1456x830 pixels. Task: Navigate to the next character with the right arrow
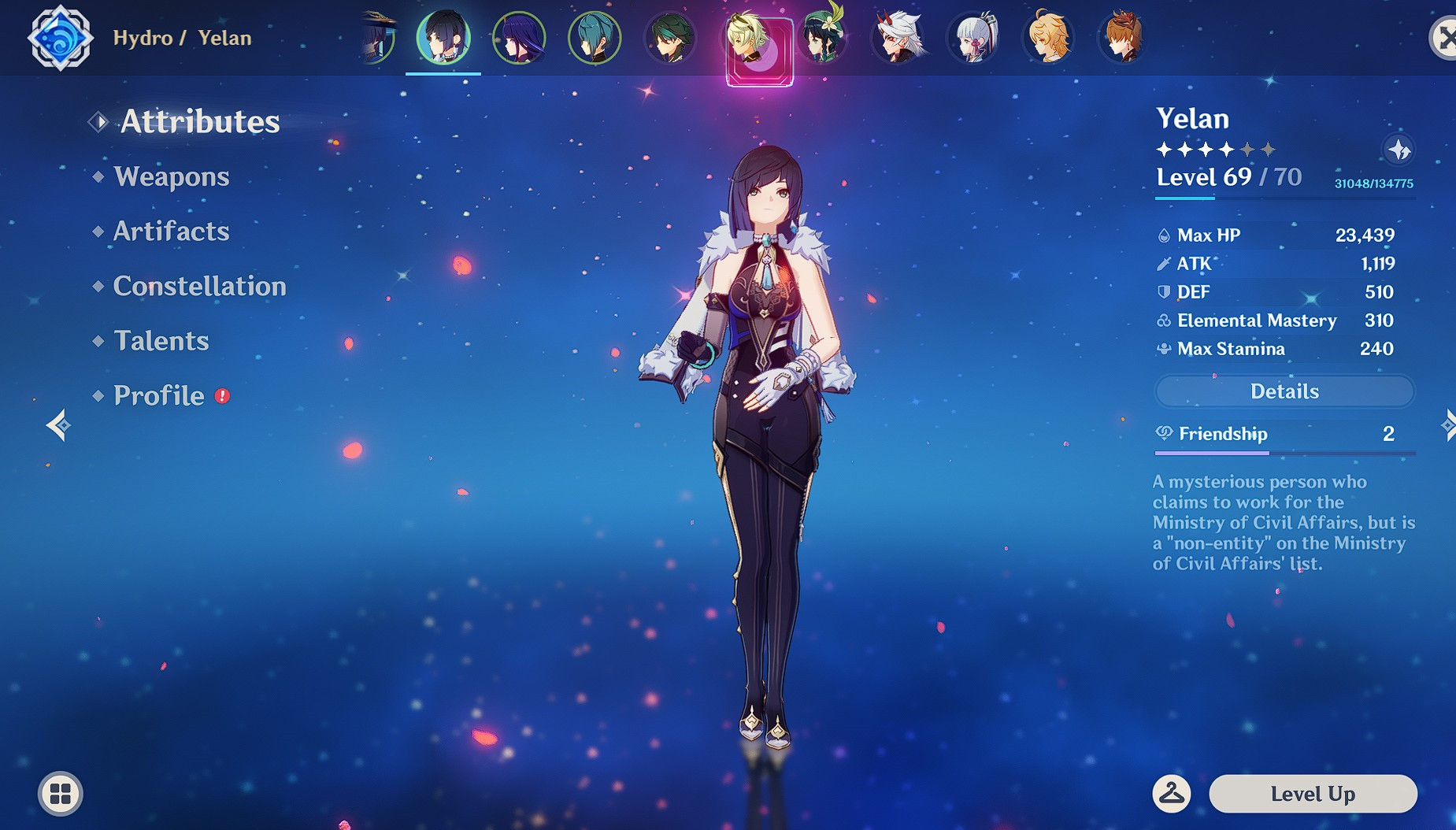(1449, 426)
